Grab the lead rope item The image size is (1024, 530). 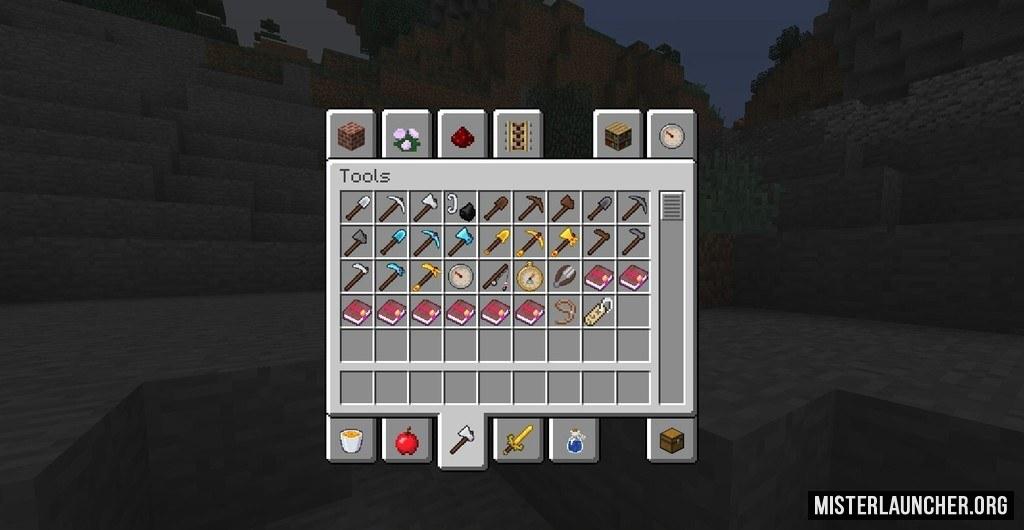564,310
